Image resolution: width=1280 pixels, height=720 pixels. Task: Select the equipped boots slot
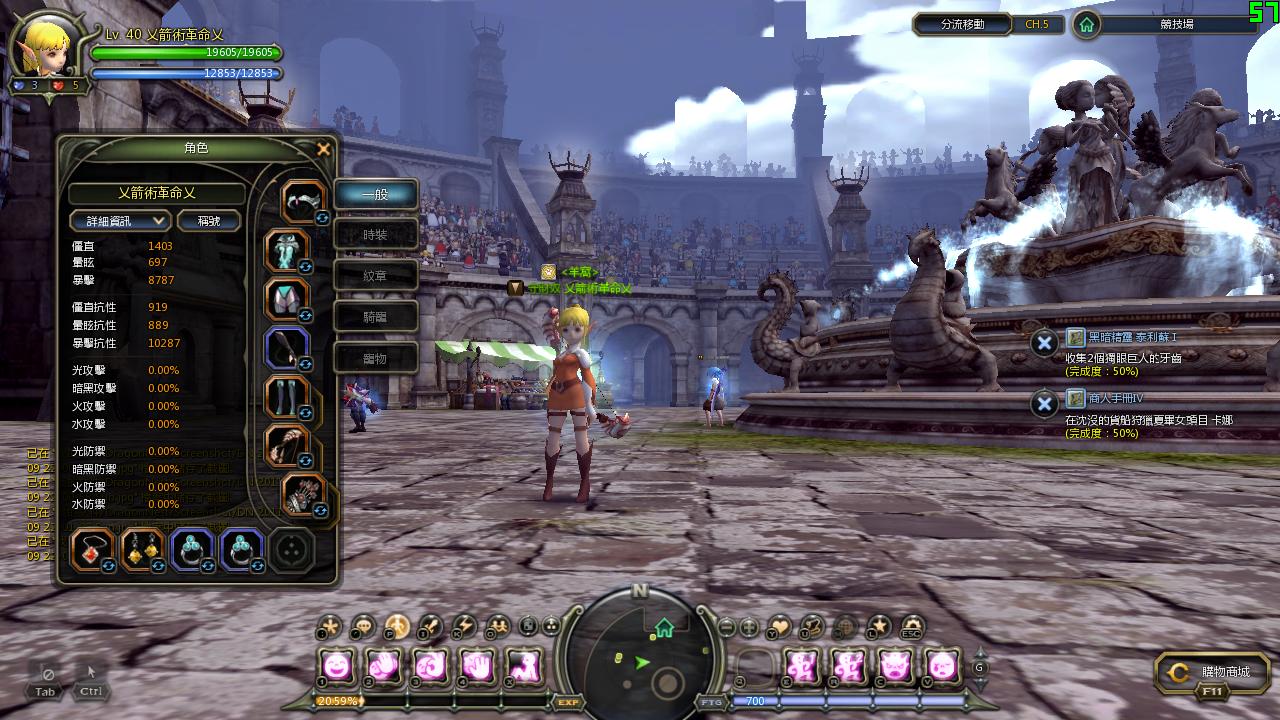click(x=287, y=397)
